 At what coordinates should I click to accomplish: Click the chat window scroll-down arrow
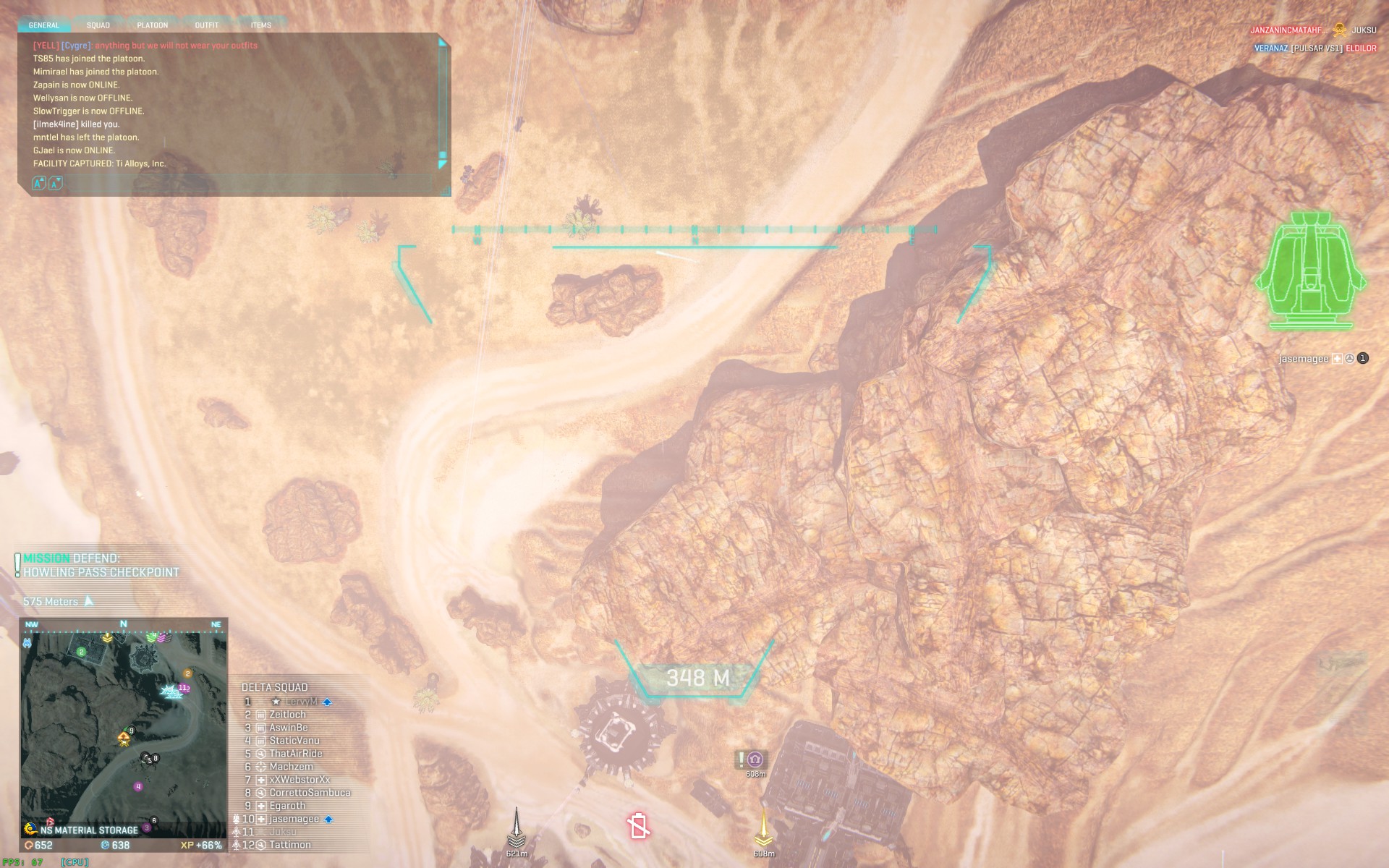442,165
